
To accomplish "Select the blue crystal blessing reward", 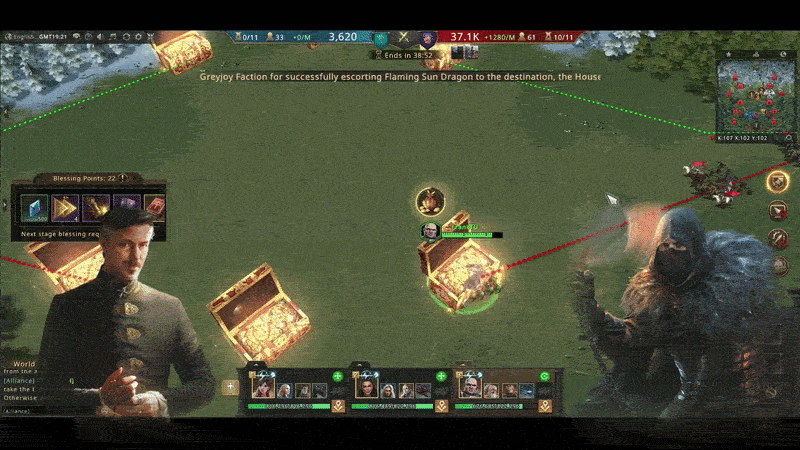I will pyautogui.click(x=35, y=207).
